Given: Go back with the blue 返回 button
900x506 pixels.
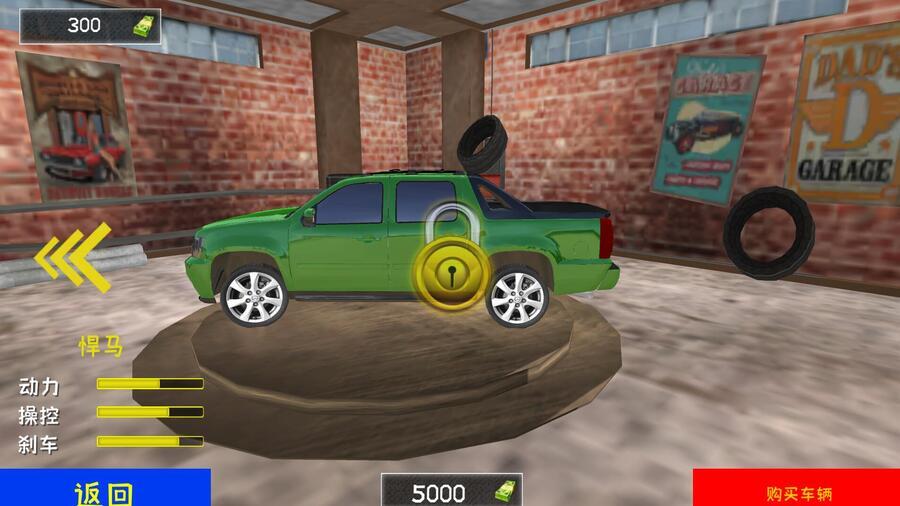Looking at the screenshot, I should (105, 489).
